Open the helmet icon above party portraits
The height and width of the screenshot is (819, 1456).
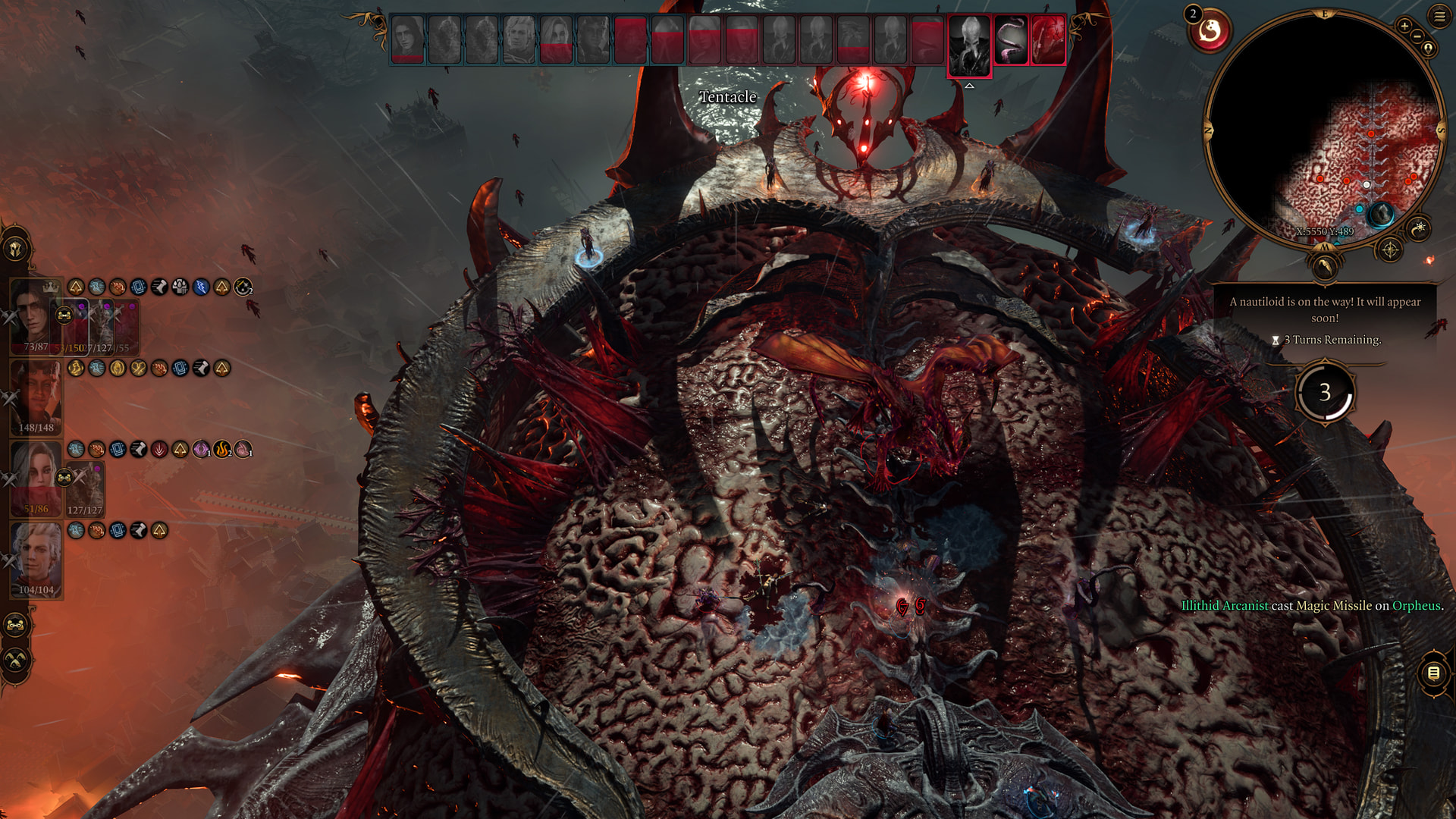(15, 249)
